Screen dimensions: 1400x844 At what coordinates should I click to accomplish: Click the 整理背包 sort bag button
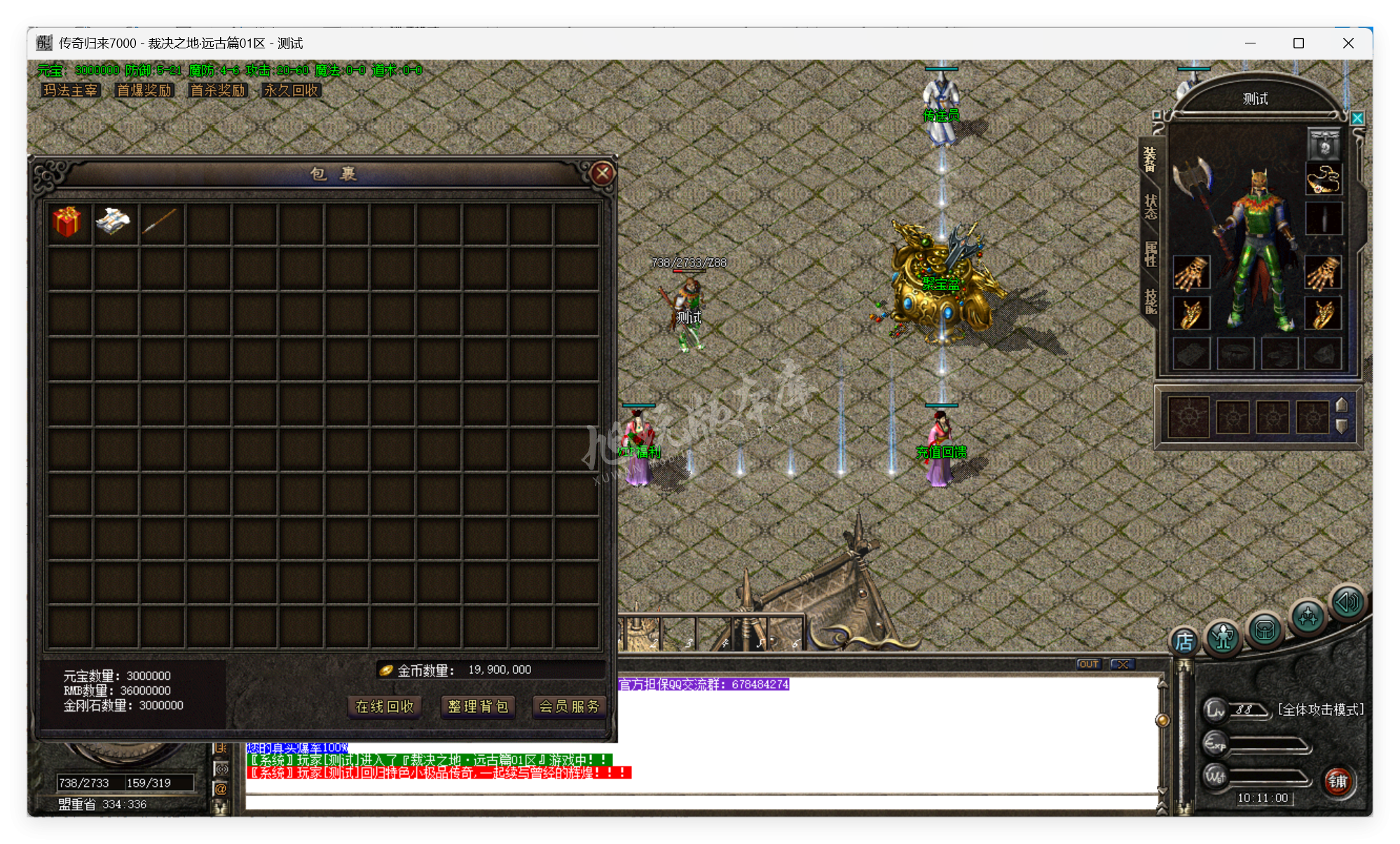(x=477, y=707)
